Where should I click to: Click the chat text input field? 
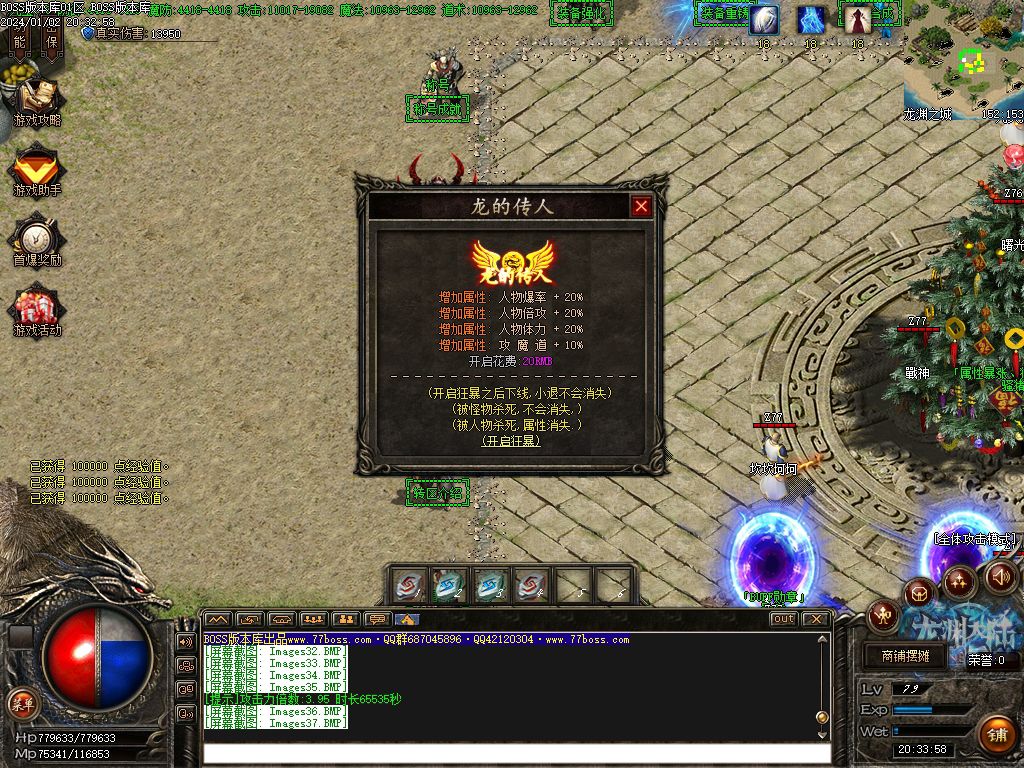click(x=515, y=753)
